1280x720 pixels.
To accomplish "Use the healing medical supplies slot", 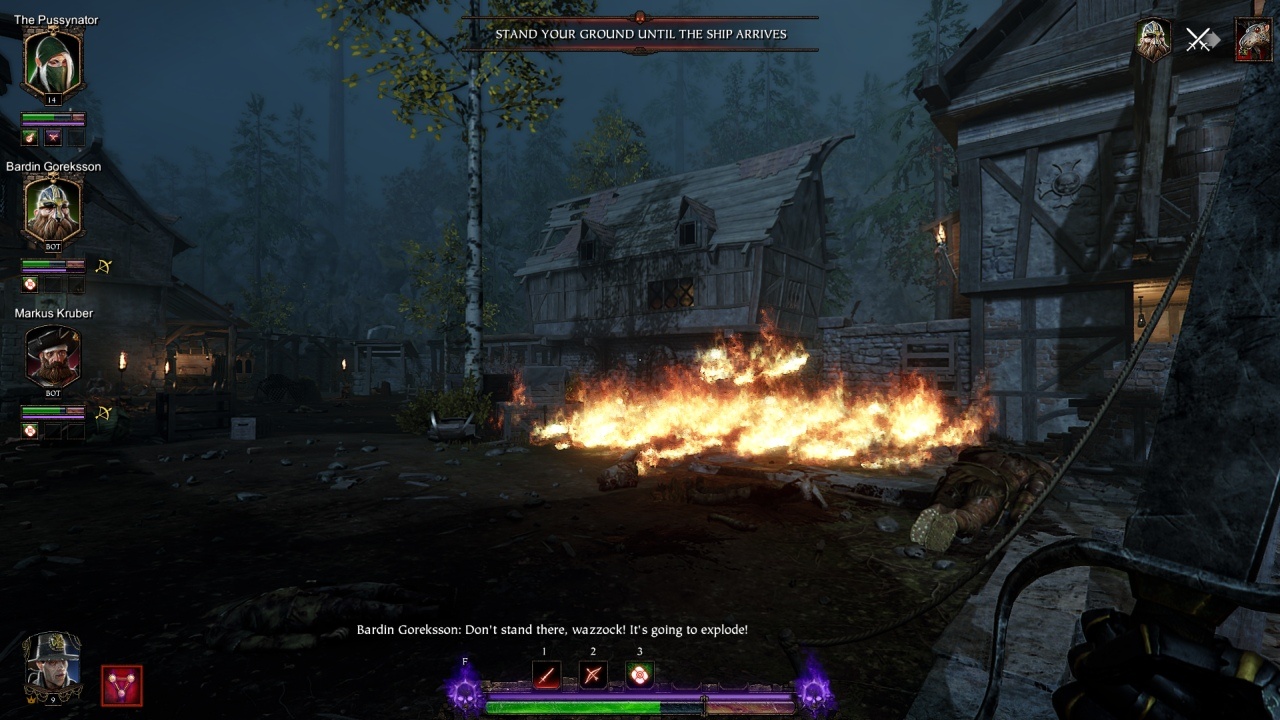I will coord(639,676).
